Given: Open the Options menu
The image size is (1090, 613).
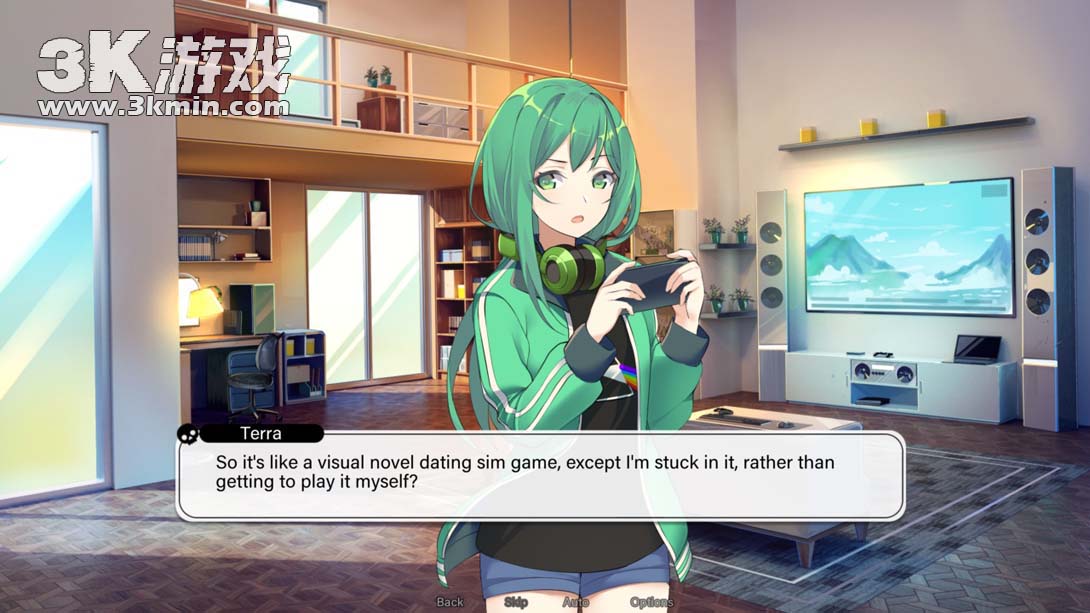Looking at the screenshot, I should [x=651, y=602].
